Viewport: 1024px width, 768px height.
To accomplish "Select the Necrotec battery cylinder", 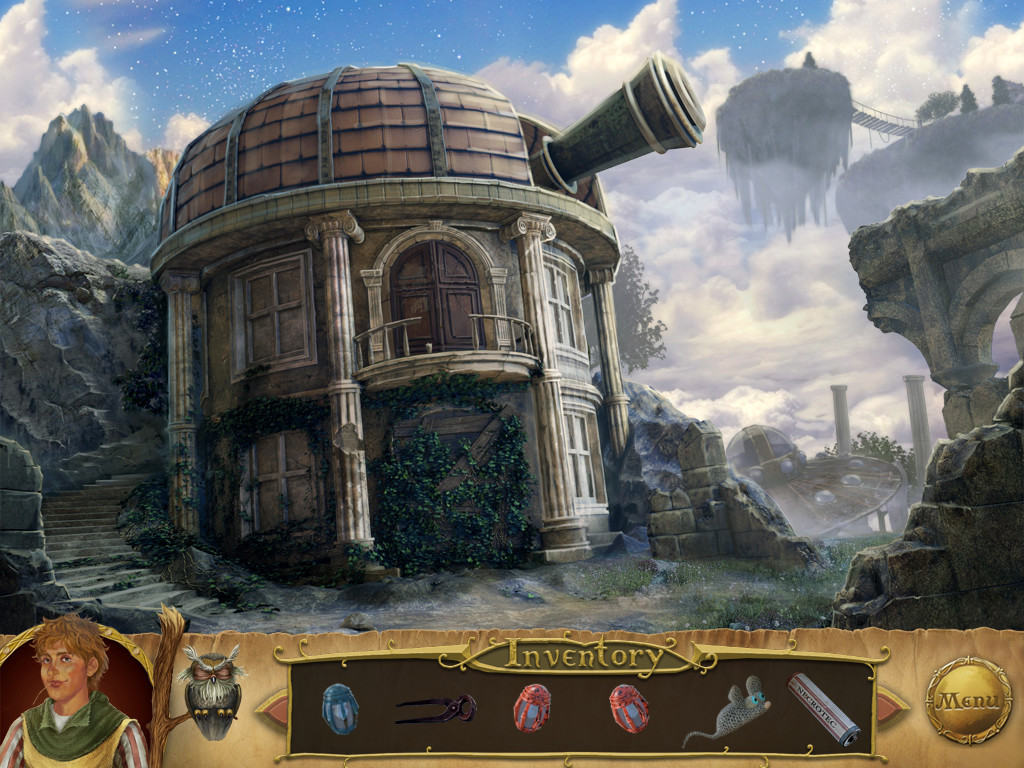I will (x=824, y=709).
